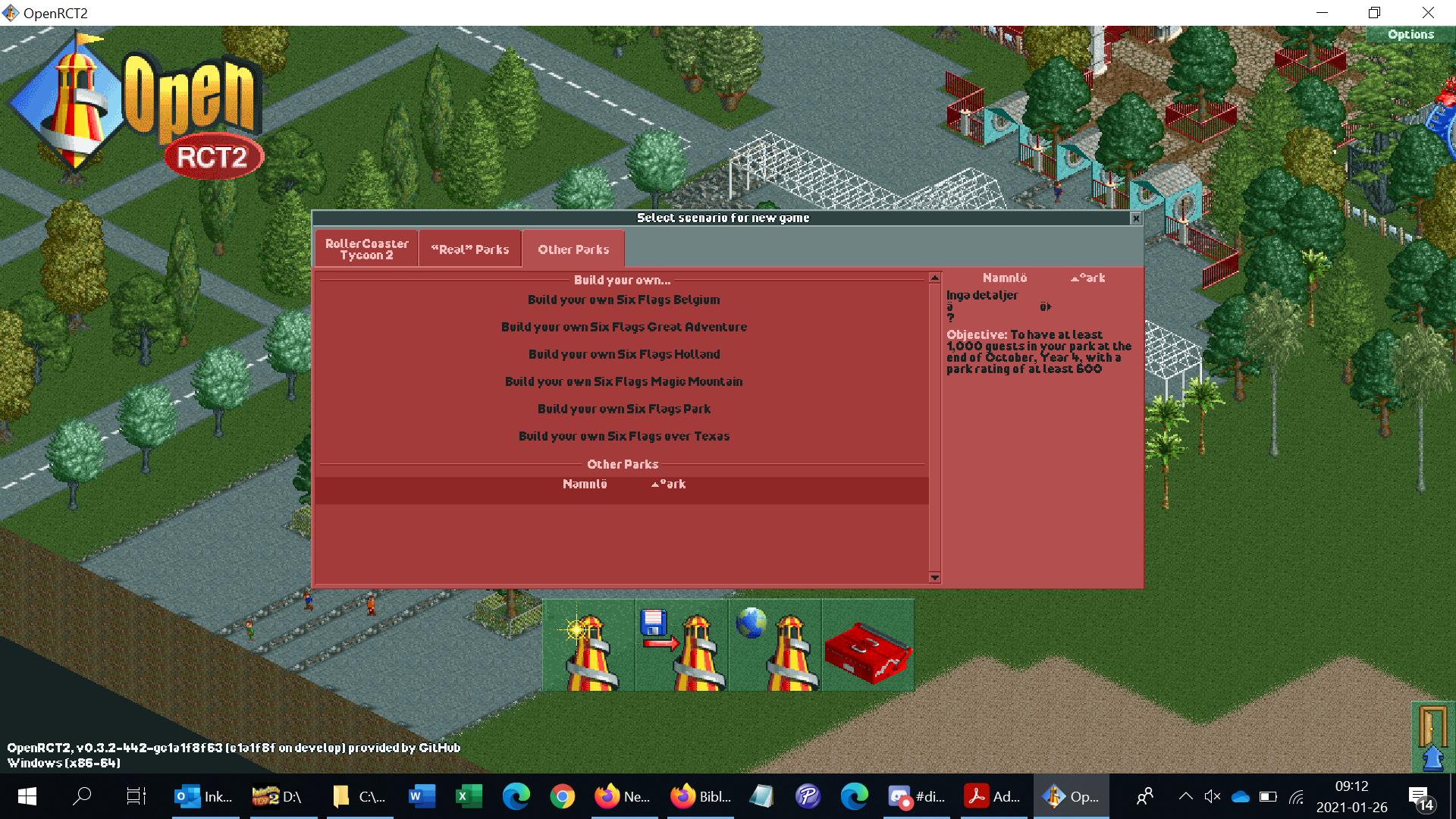Open multiplayer using the globe icon
The height and width of the screenshot is (819, 1456).
click(775, 645)
